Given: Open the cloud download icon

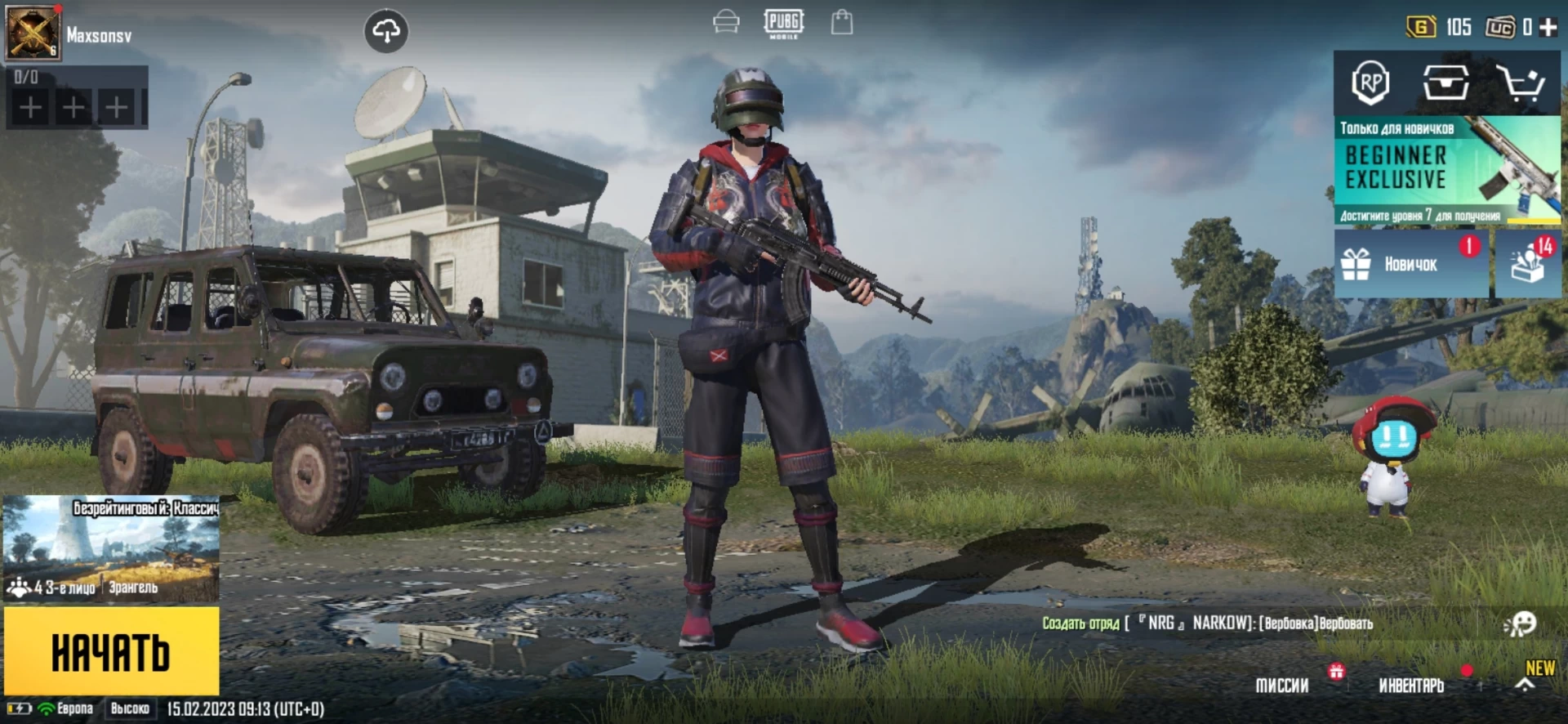Looking at the screenshot, I should [x=385, y=32].
